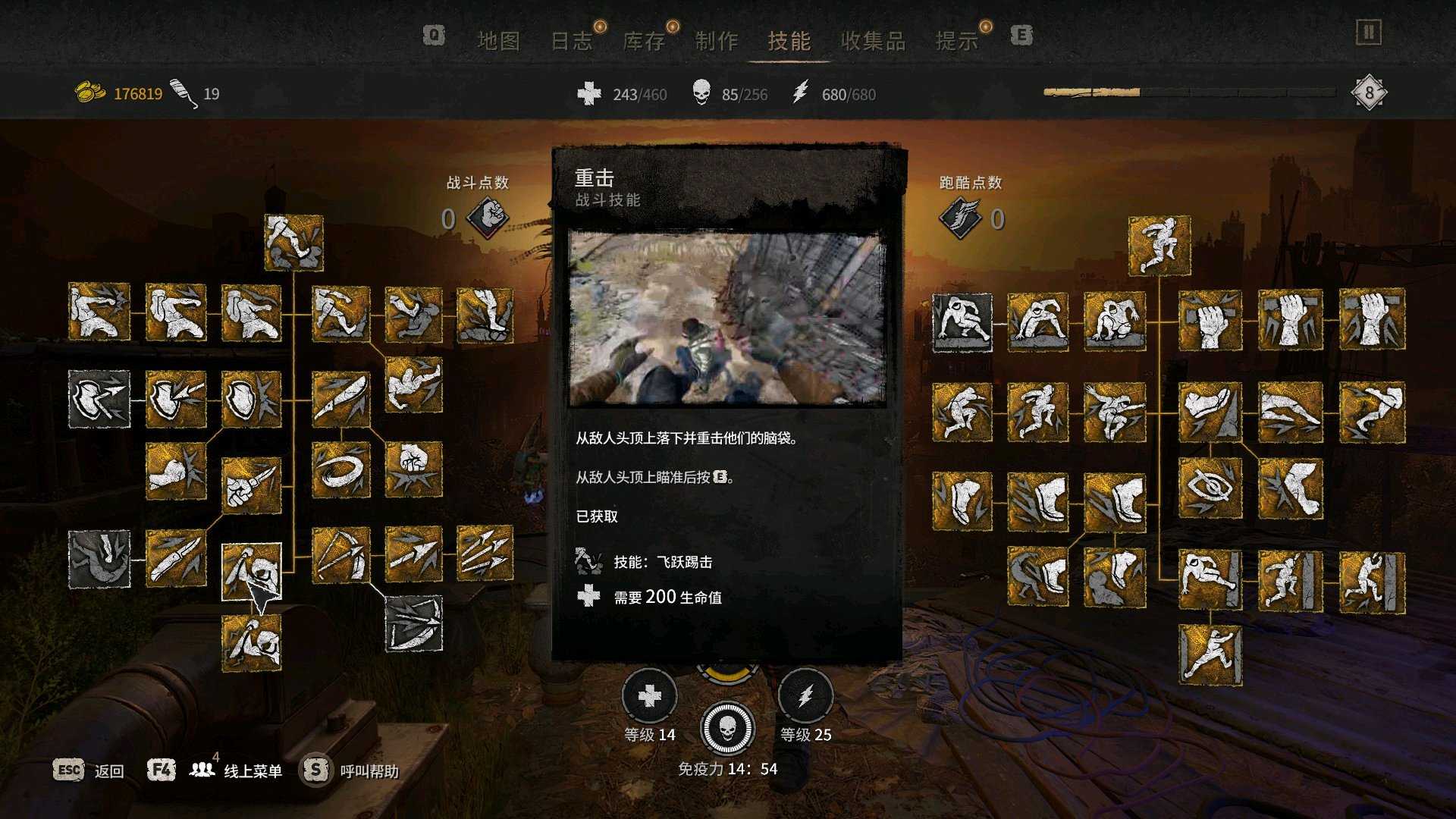Click 返回 to go back
This screenshot has width=1456, height=819.
pyautogui.click(x=108, y=770)
